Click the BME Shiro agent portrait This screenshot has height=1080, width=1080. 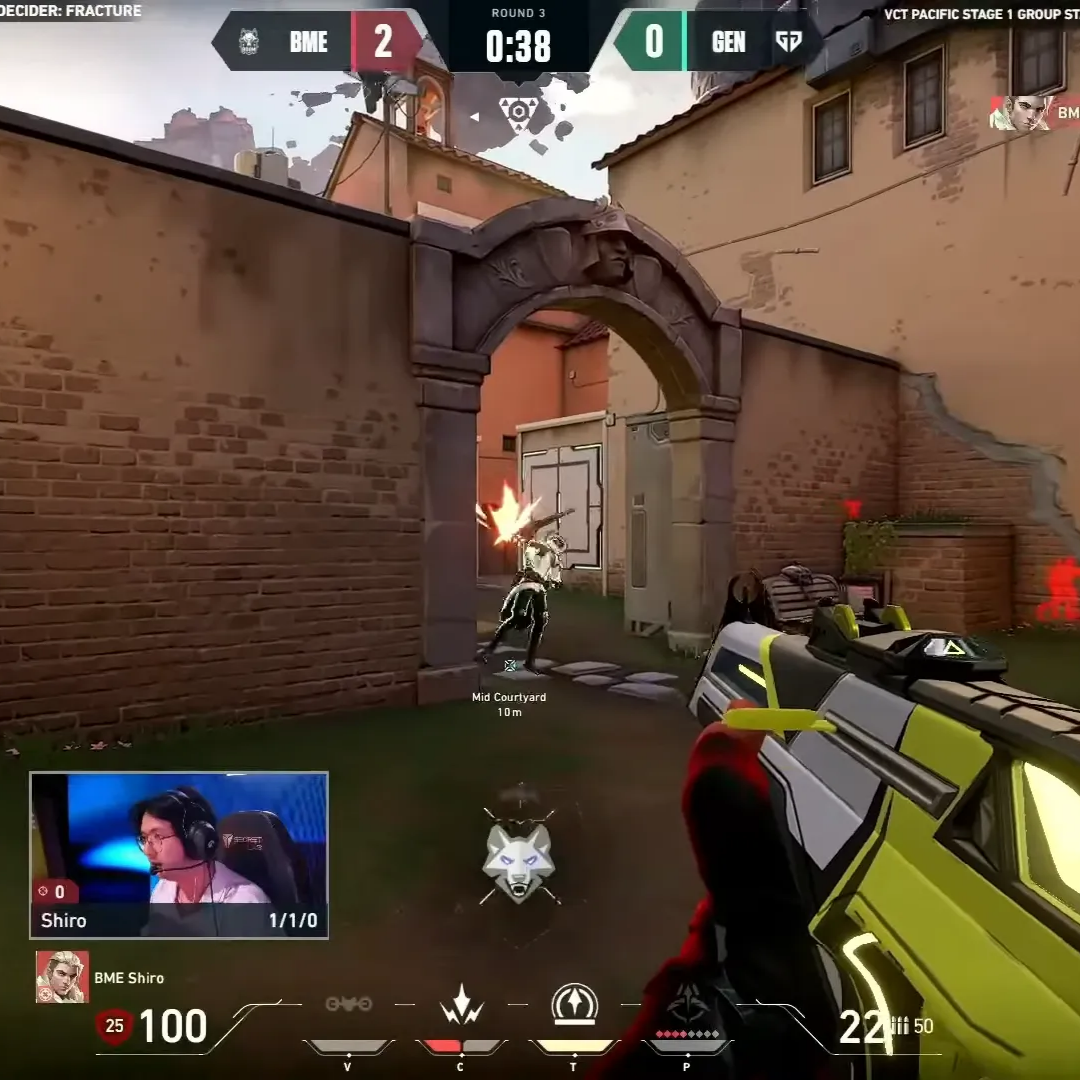62,977
